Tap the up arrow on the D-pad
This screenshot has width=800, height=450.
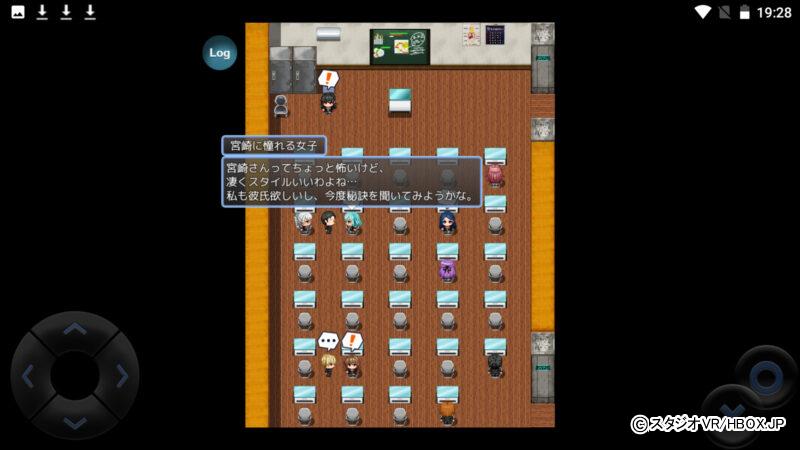pos(75,330)
